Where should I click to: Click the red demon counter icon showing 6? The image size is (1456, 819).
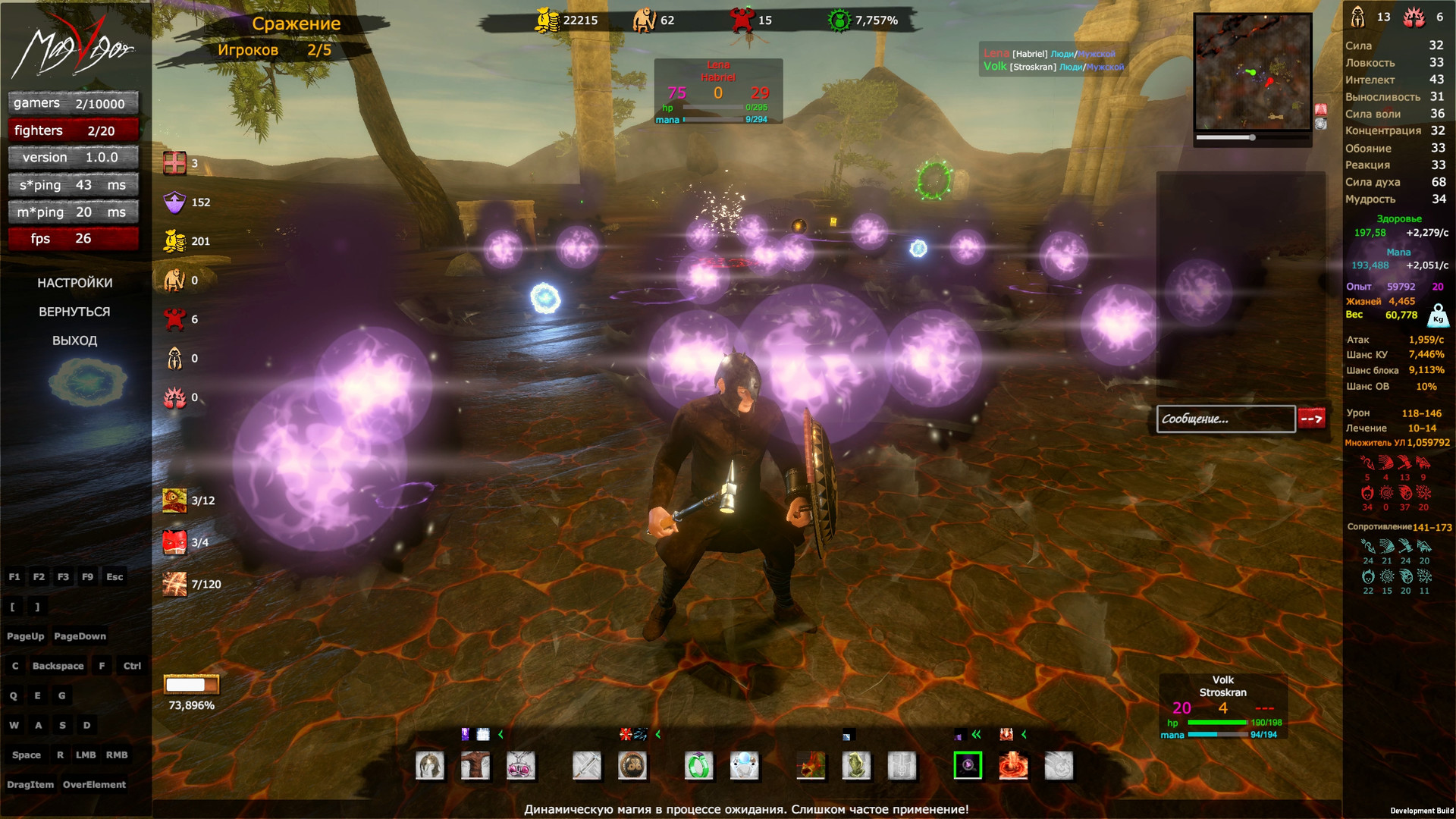pyautogui.click(x=175, y=319)
